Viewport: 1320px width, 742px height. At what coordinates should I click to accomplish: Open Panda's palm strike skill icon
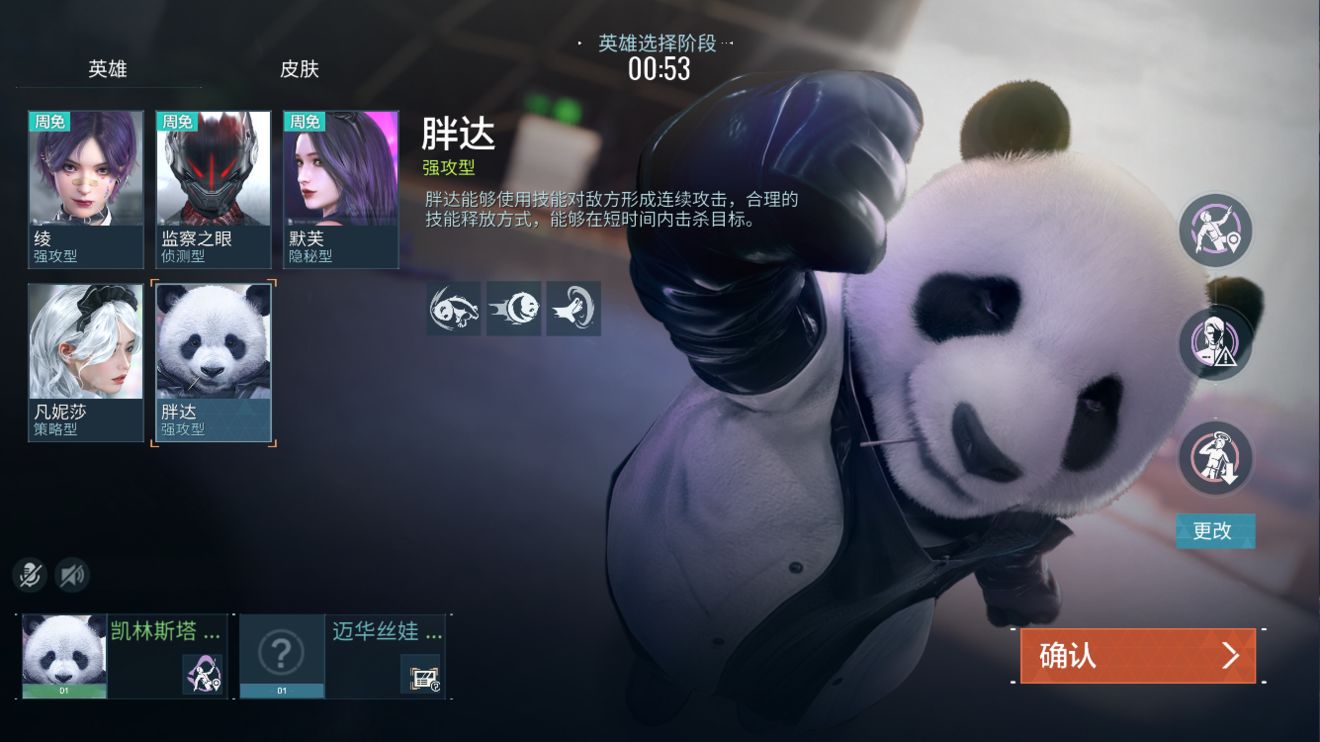pyautogui.click(x=573, y=309)
